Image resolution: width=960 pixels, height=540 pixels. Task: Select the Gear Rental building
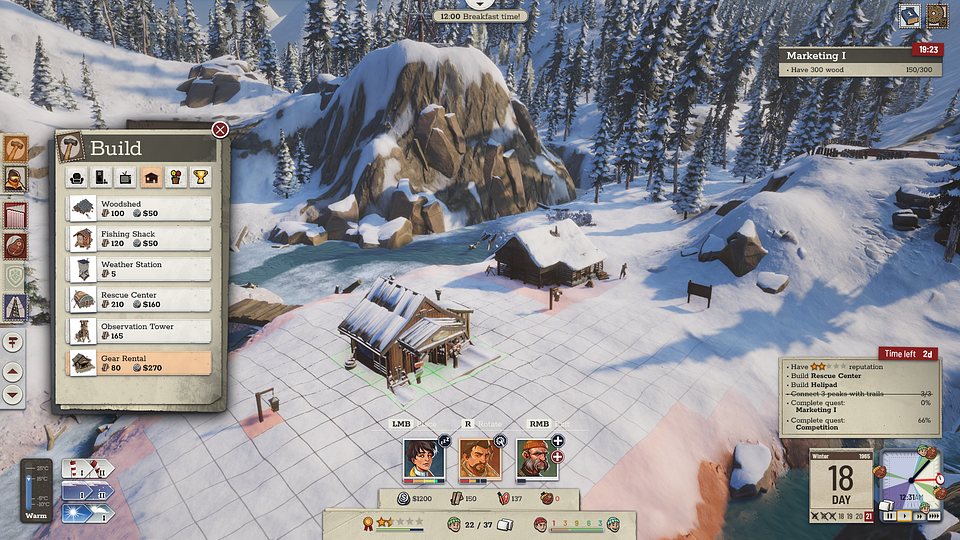pyautogui.click(x=140, y=362)
